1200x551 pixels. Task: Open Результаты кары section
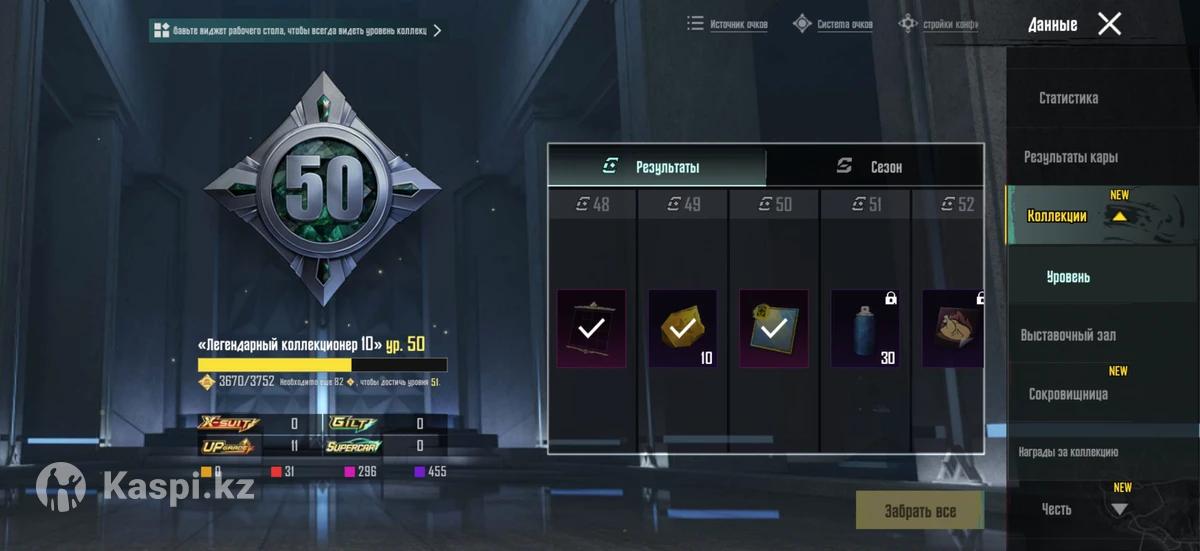(x=1070, y=157)
